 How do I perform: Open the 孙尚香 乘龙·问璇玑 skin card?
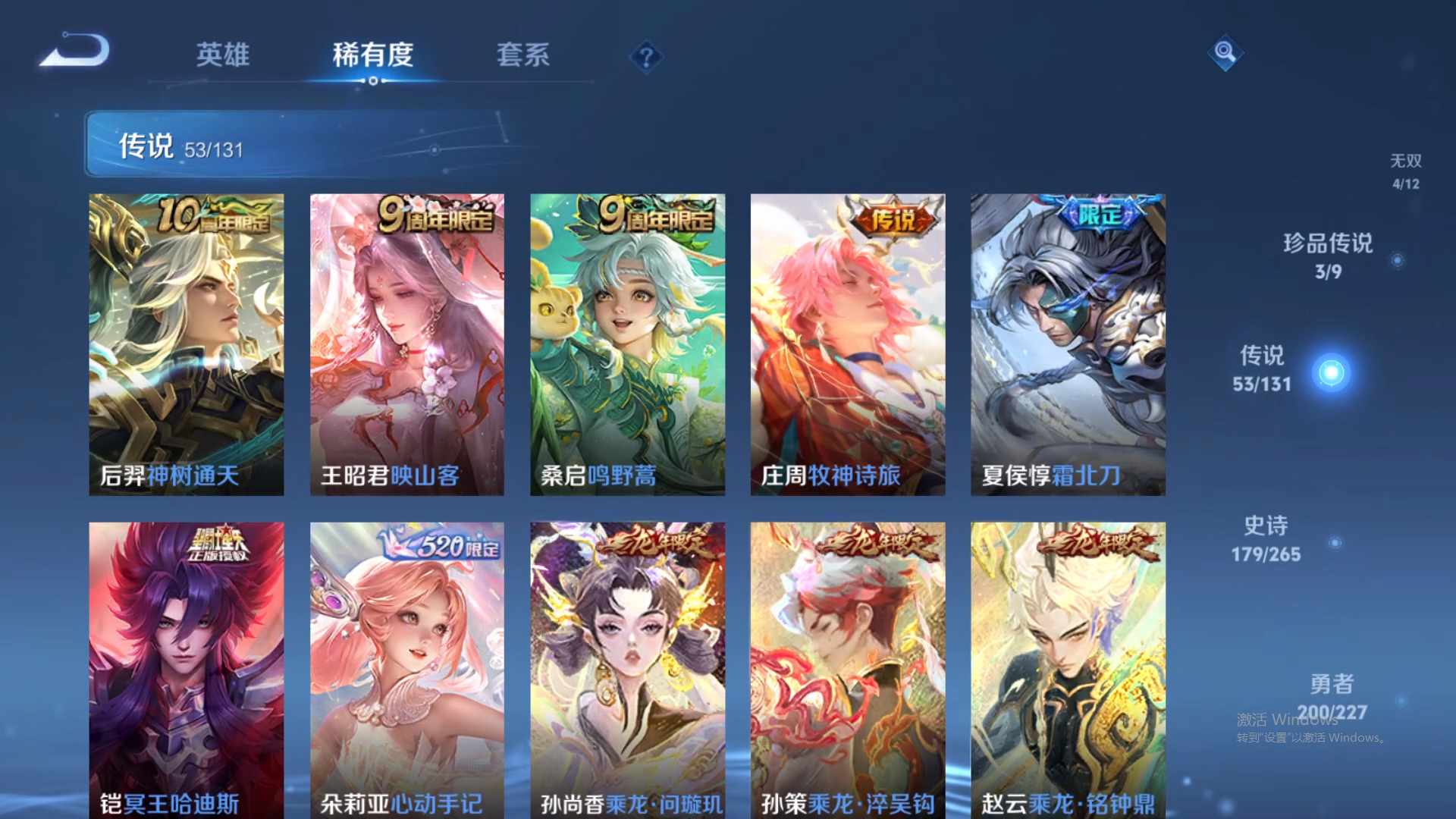[x=627, y=667]
